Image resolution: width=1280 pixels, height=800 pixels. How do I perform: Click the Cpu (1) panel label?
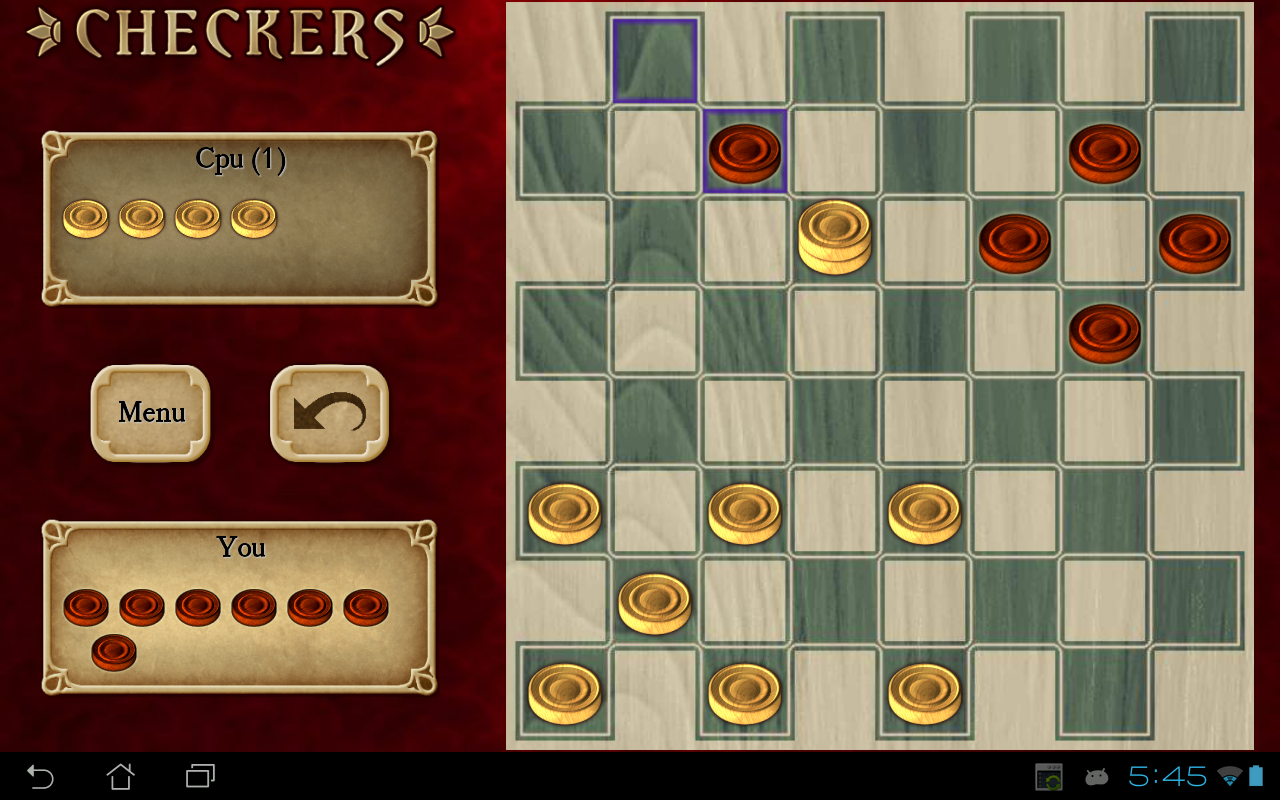(240, 158)
